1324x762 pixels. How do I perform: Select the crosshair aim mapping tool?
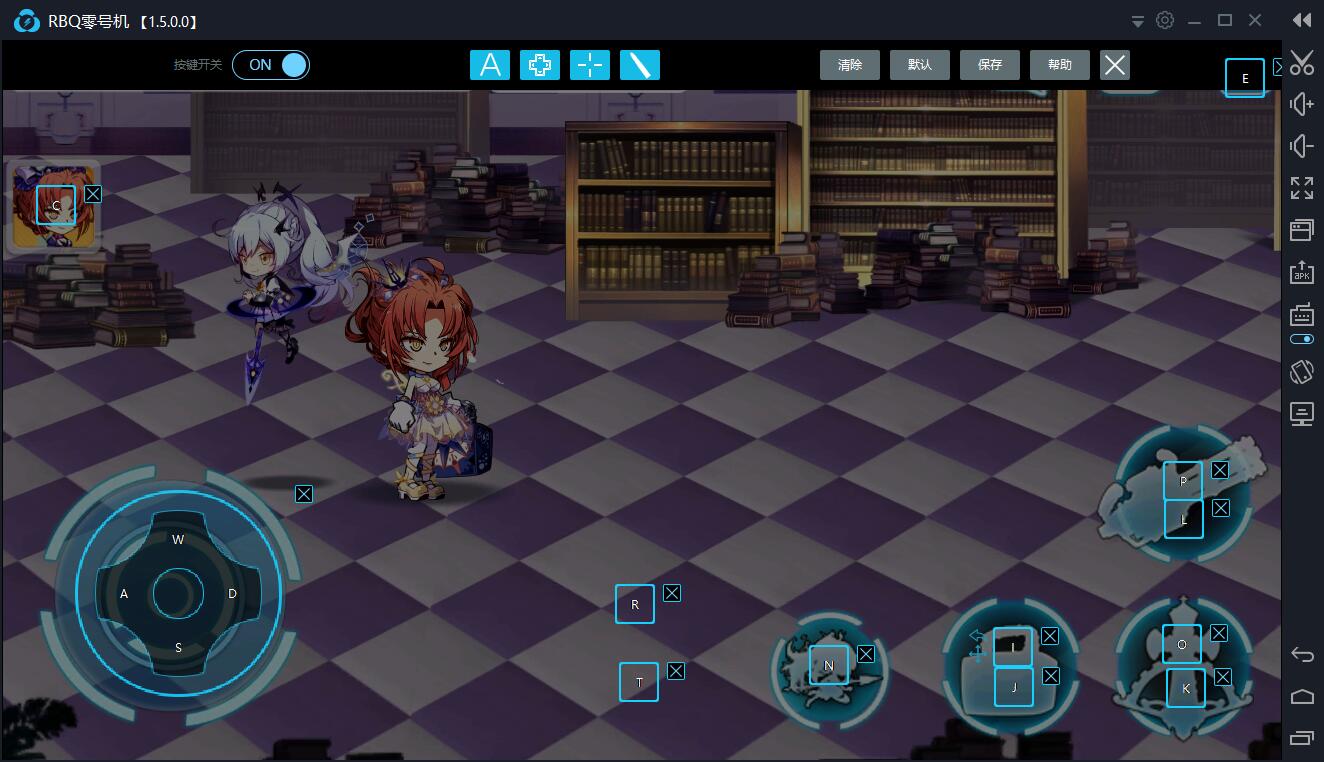[590, 65]
